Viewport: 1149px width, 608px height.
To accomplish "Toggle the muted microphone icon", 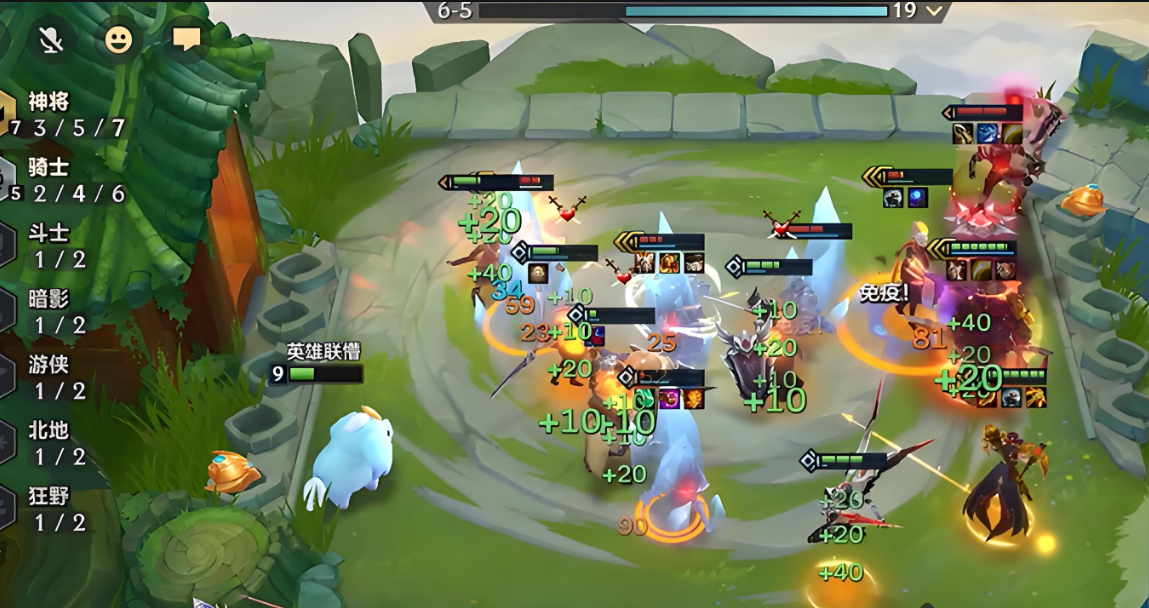I will (51, 40).
